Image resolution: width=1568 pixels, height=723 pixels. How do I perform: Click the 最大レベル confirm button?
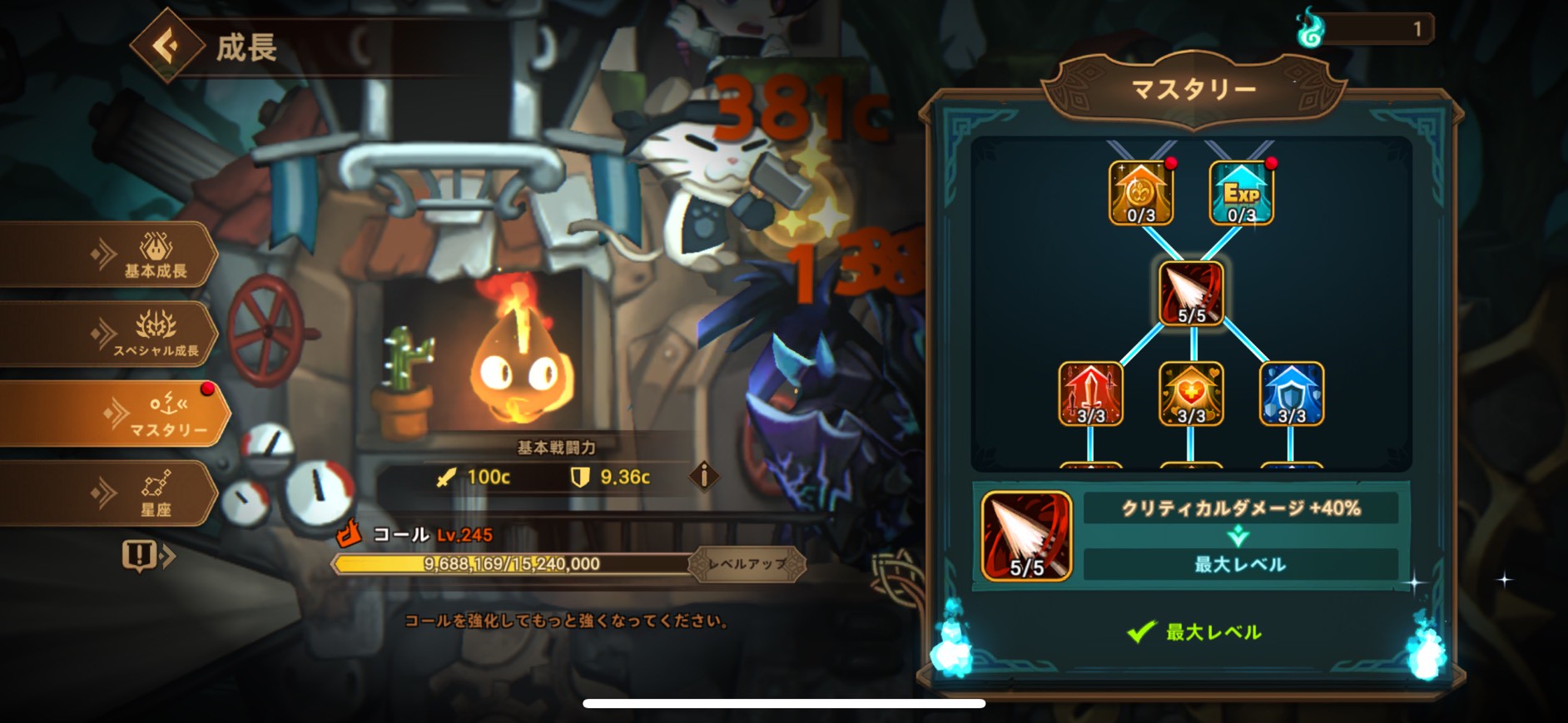click(1194, 632)
